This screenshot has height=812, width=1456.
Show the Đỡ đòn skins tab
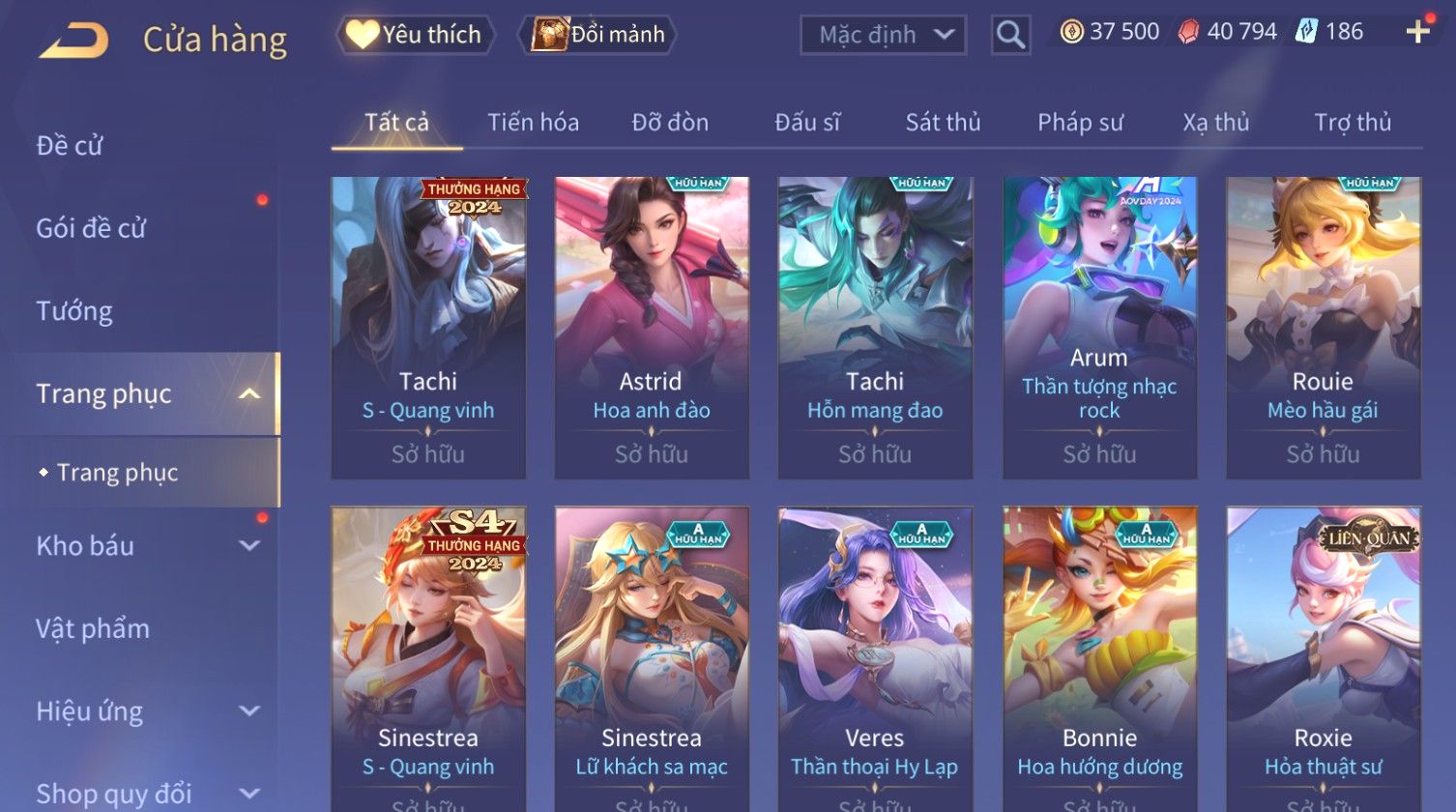(x=670, y=123)
